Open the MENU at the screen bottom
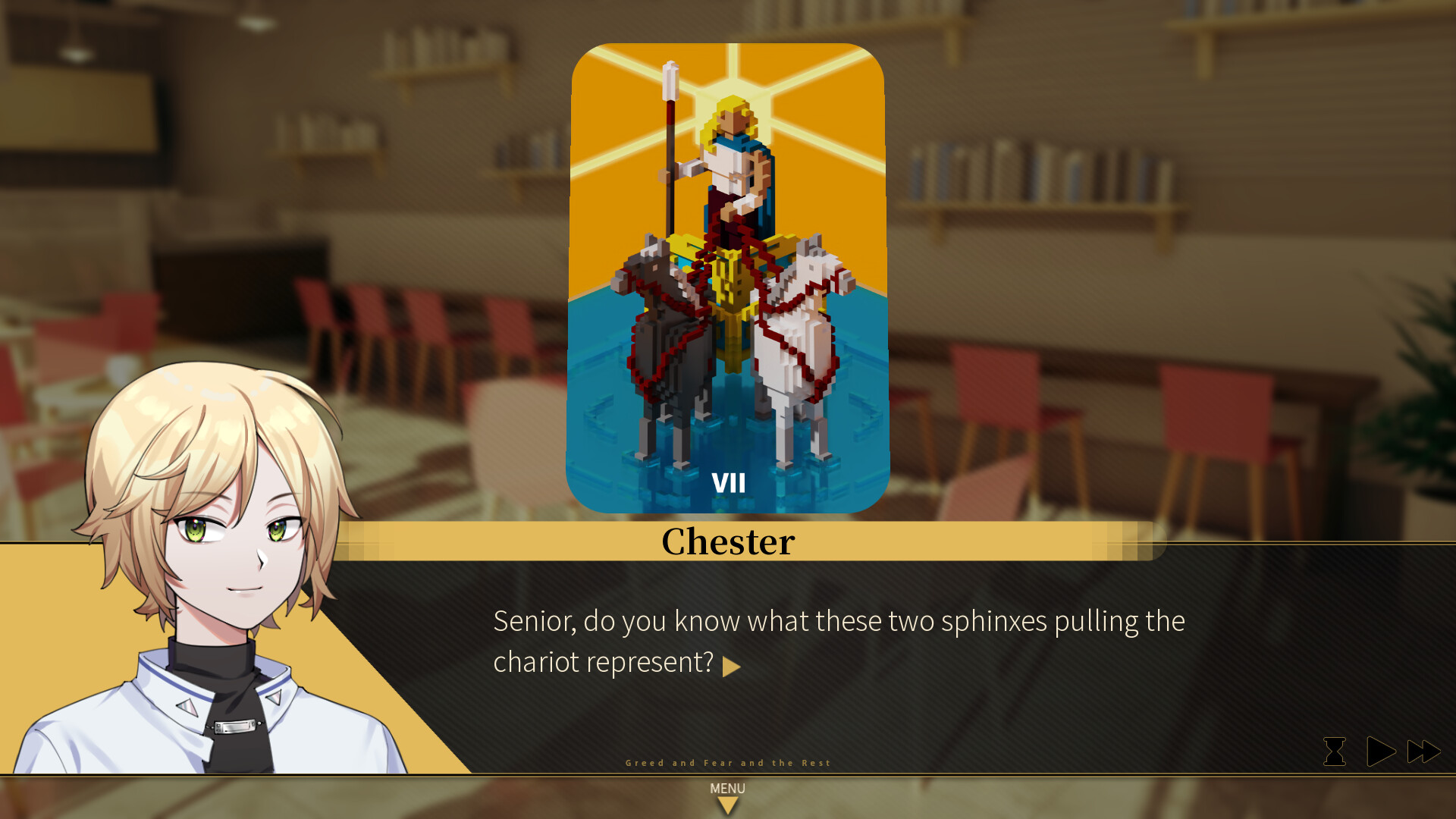Screen dimensions: 1456x819 pos(727,789)
